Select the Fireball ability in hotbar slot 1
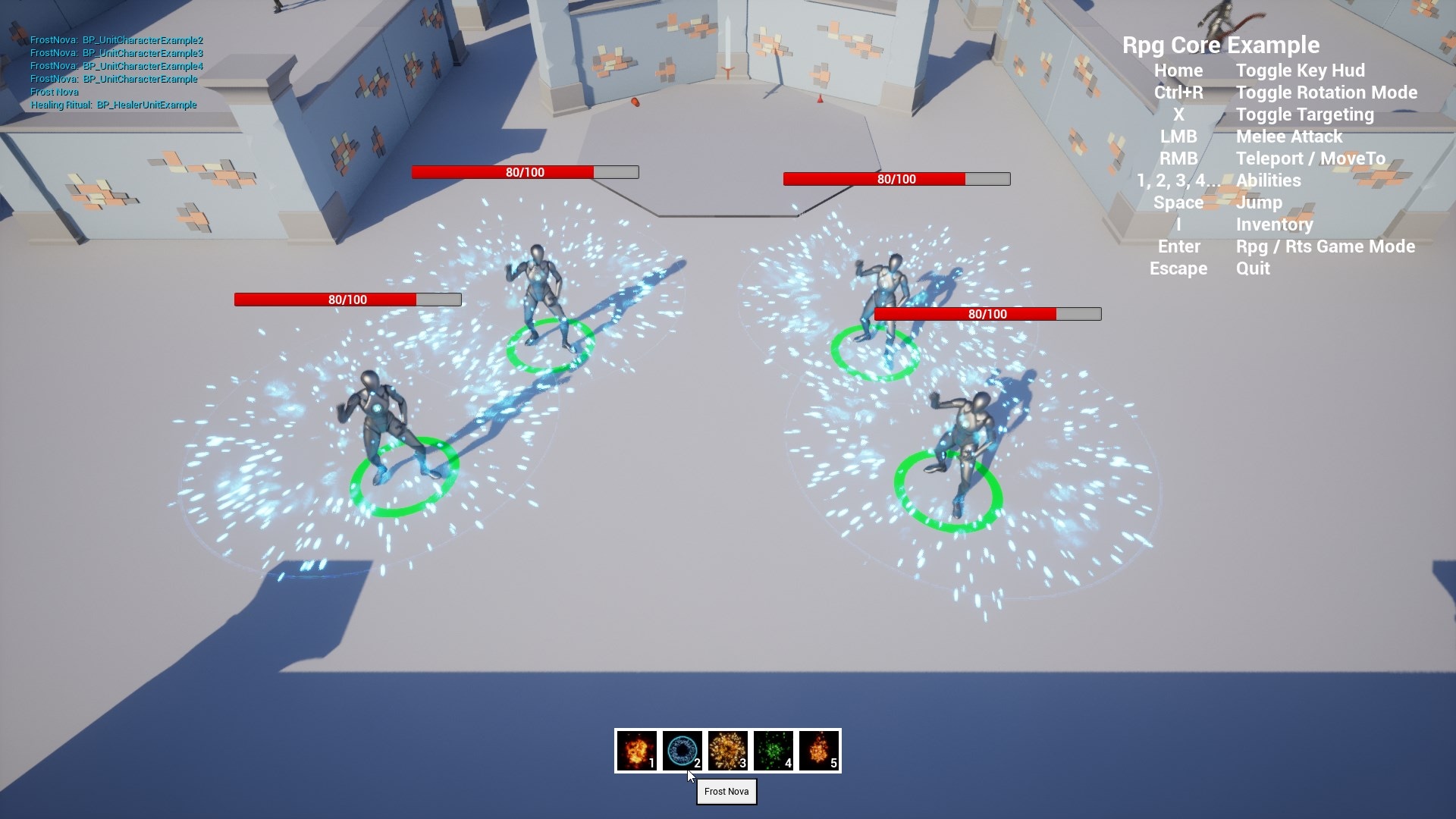Image resolution: width=1456 pixels, height=819 pixels. click(x=637, y=751)
